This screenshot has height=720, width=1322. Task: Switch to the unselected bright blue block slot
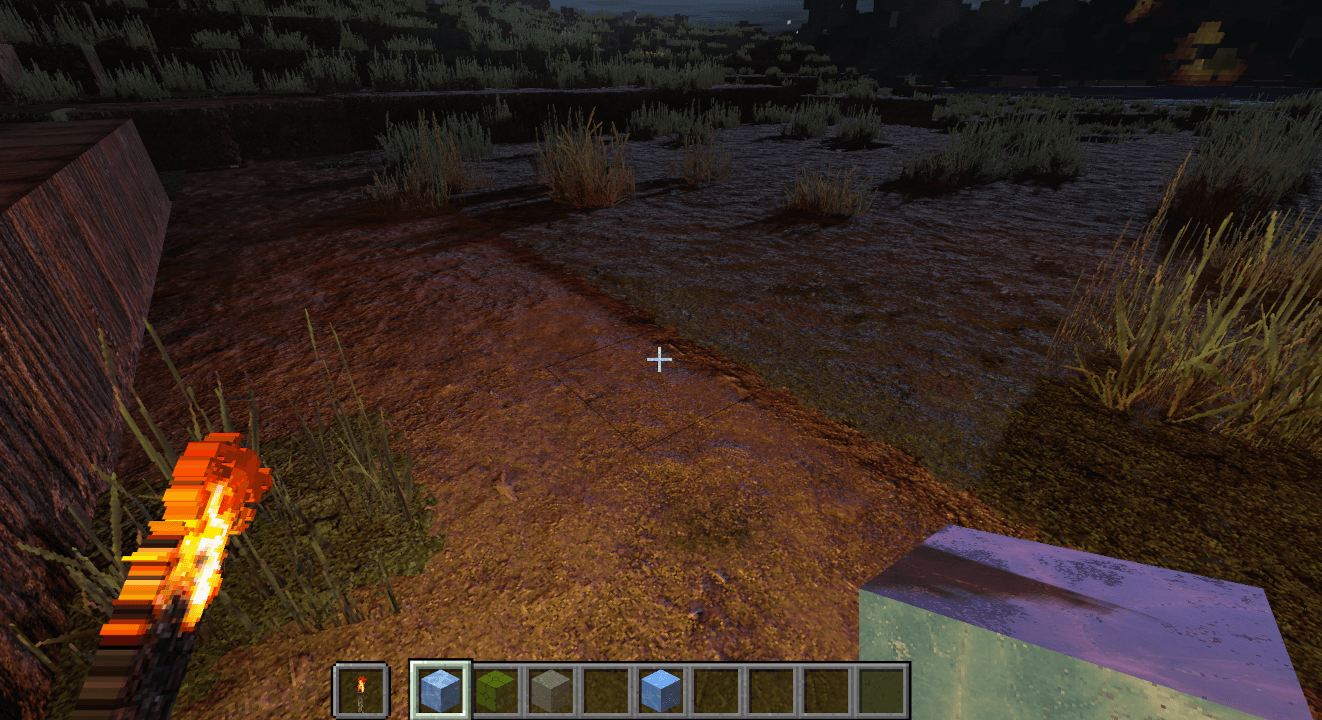(660, 690)
